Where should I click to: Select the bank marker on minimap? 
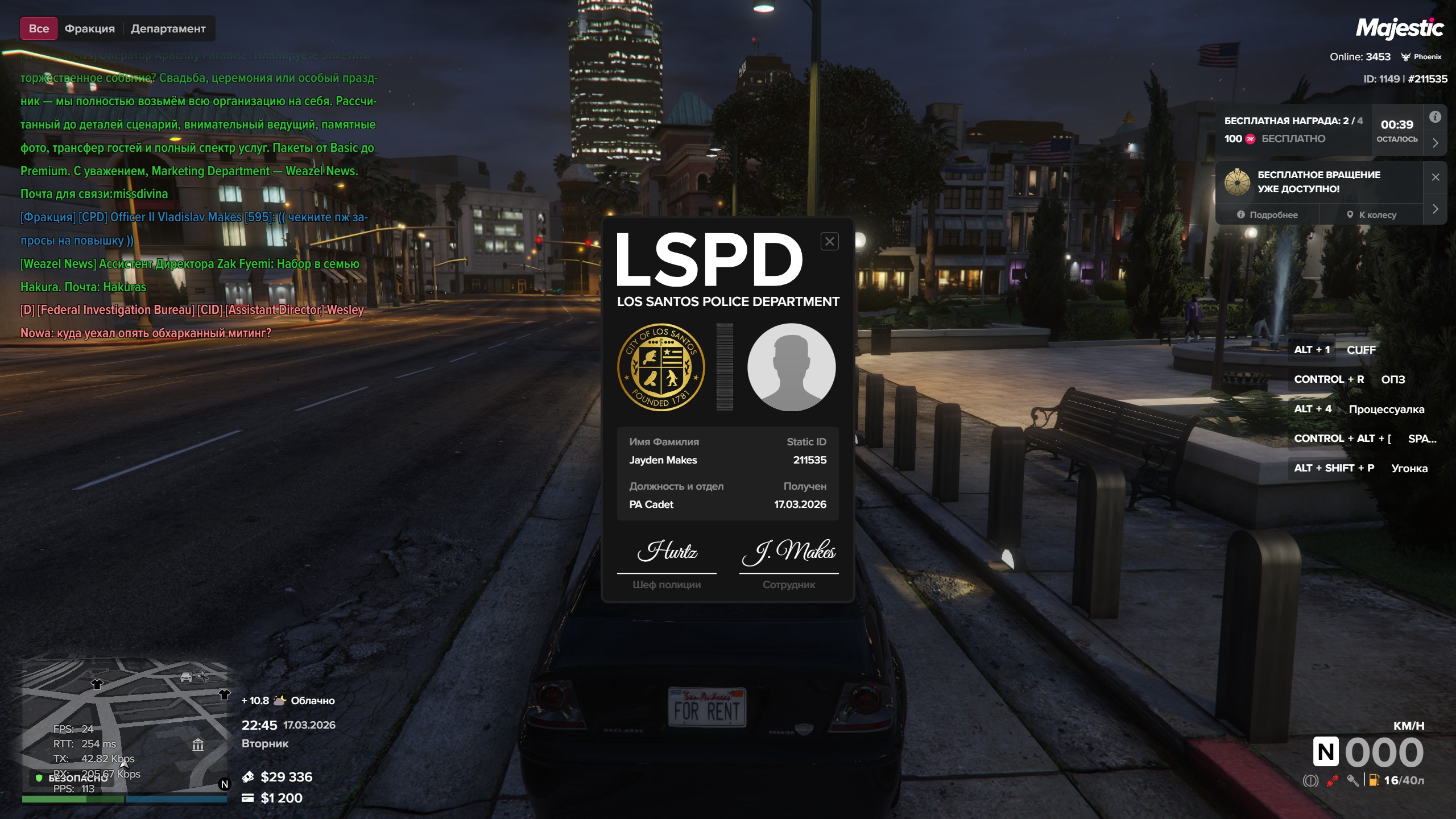point(198,744)
